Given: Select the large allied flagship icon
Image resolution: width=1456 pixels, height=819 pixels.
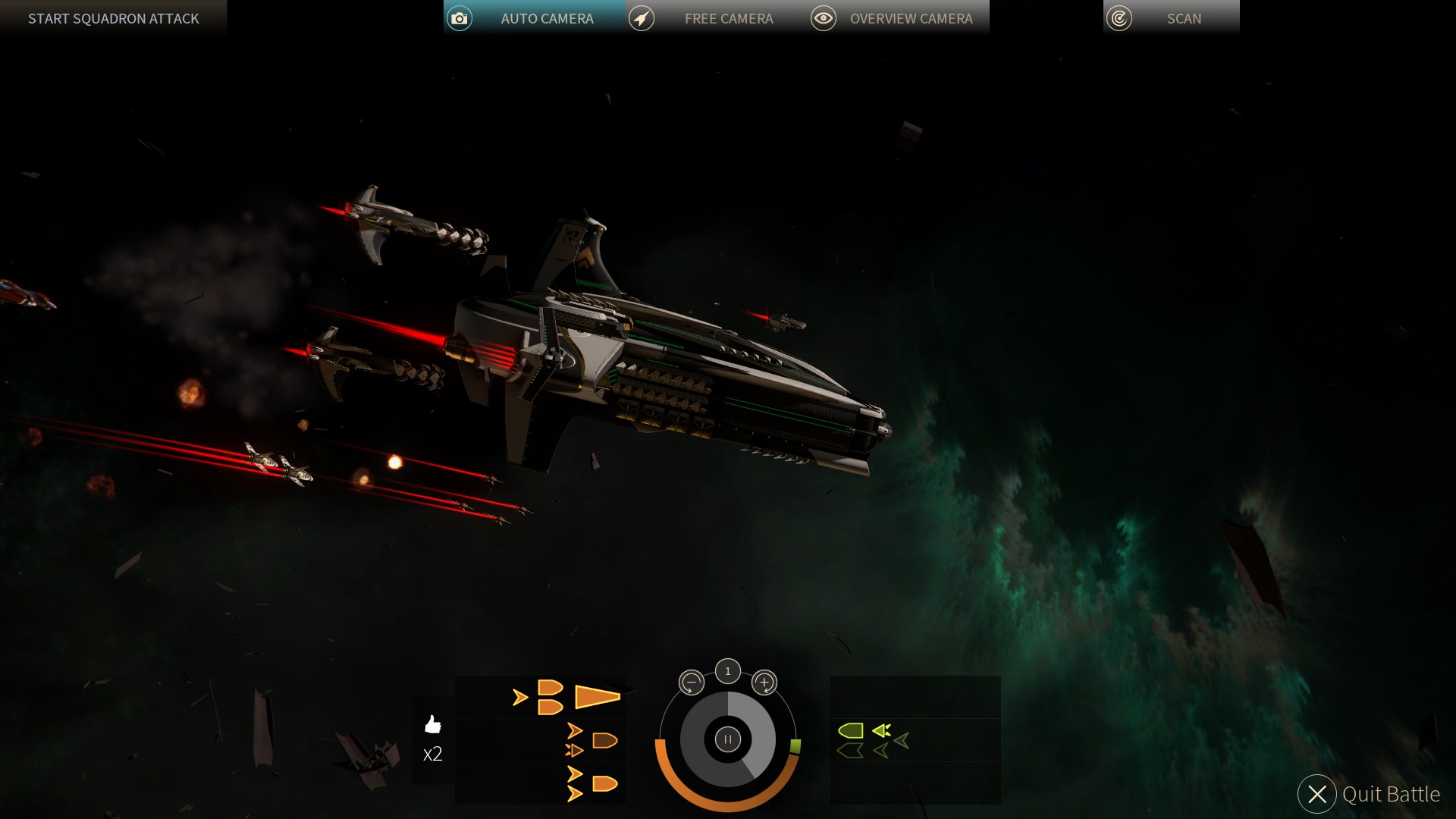Looking at the screenshot, I should pos(596,696).
